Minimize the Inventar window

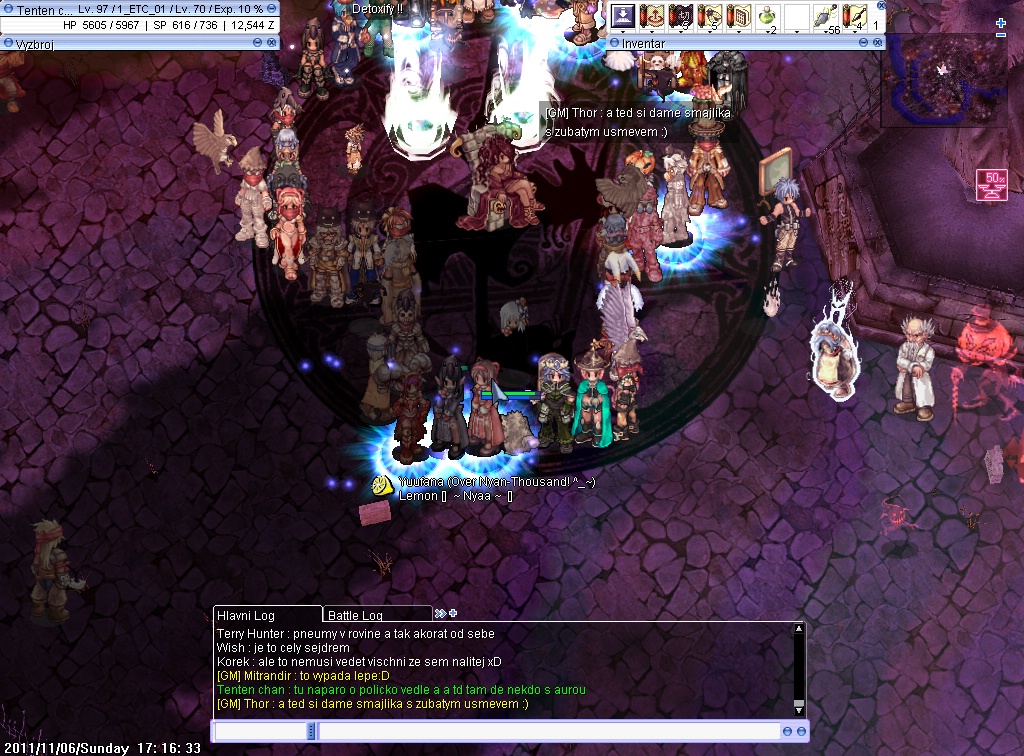(x=865, y=43)
